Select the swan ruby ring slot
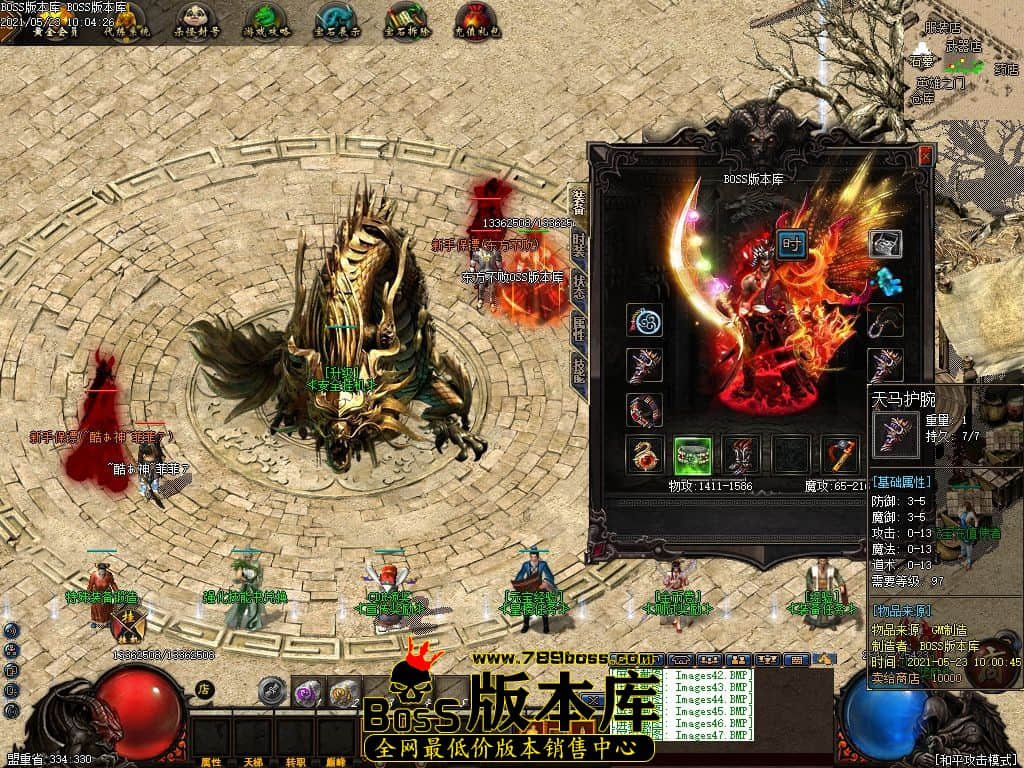1024x768 pixels. 645,454
